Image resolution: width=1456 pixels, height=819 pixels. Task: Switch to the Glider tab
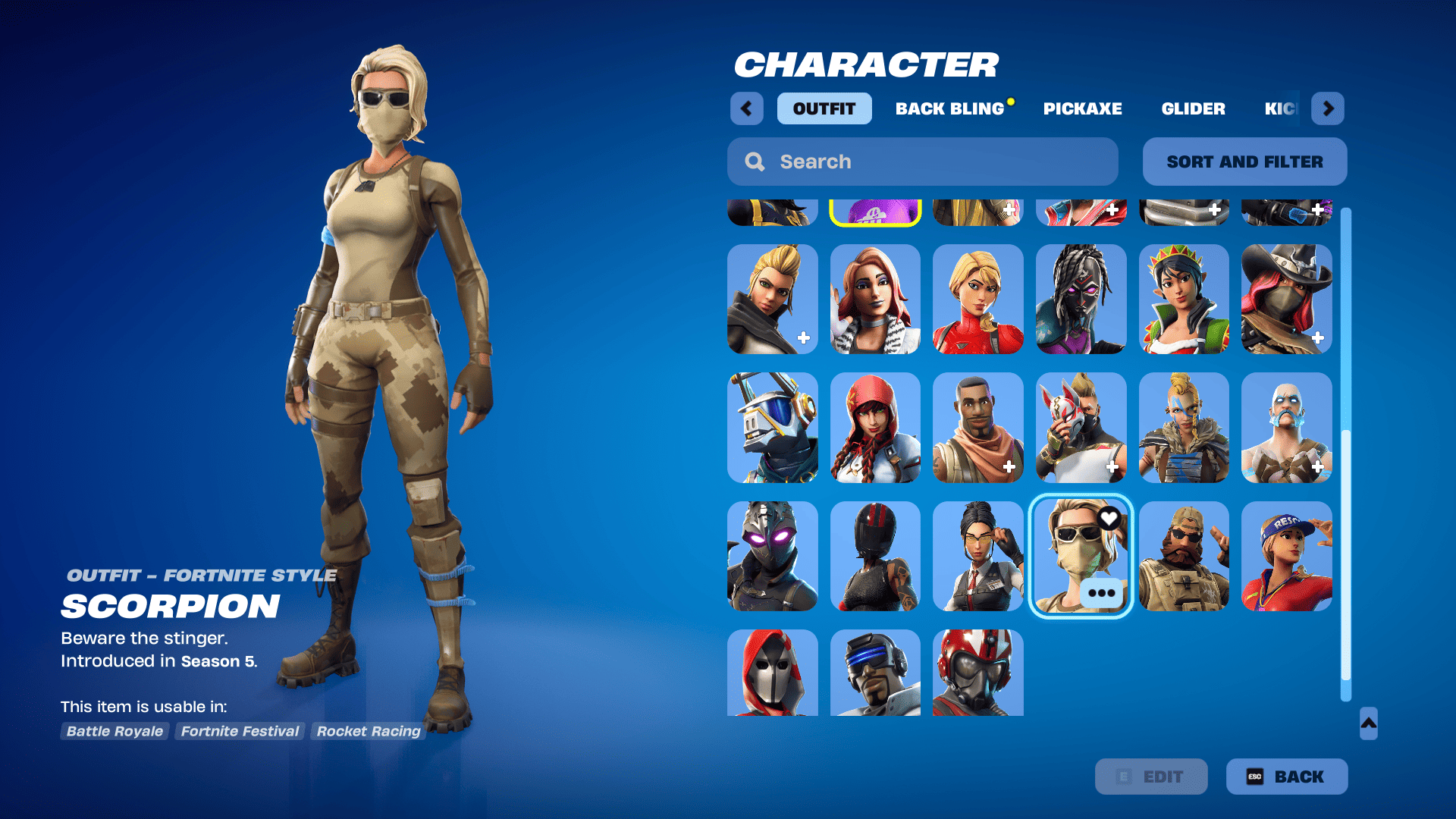1193,108
